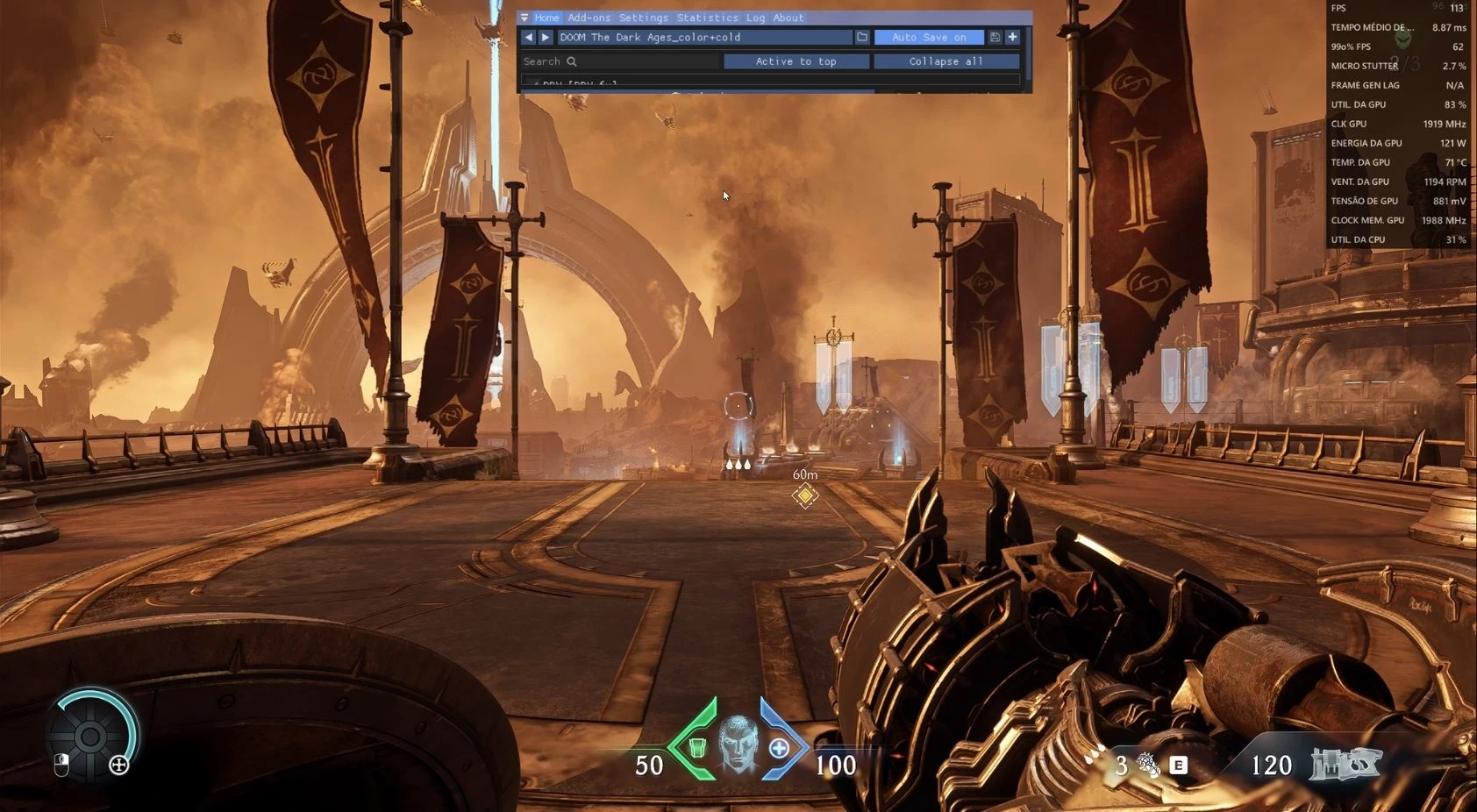This screenshot has width=1477, height=812.
Task: Click the Collapse all button
Action: pyautogui.click(x=945, y=61)
